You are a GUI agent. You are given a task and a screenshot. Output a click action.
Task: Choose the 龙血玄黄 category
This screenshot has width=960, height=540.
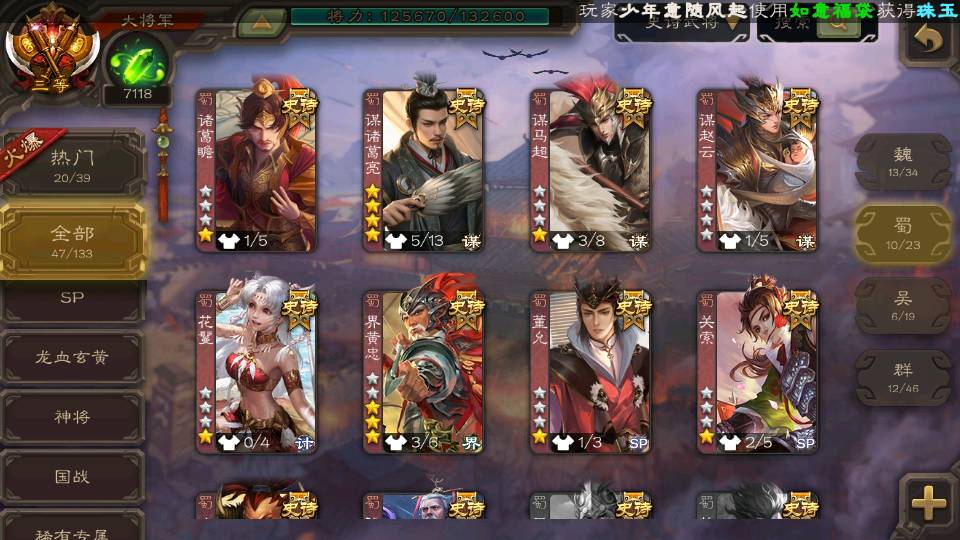click(x=72, y=358)
